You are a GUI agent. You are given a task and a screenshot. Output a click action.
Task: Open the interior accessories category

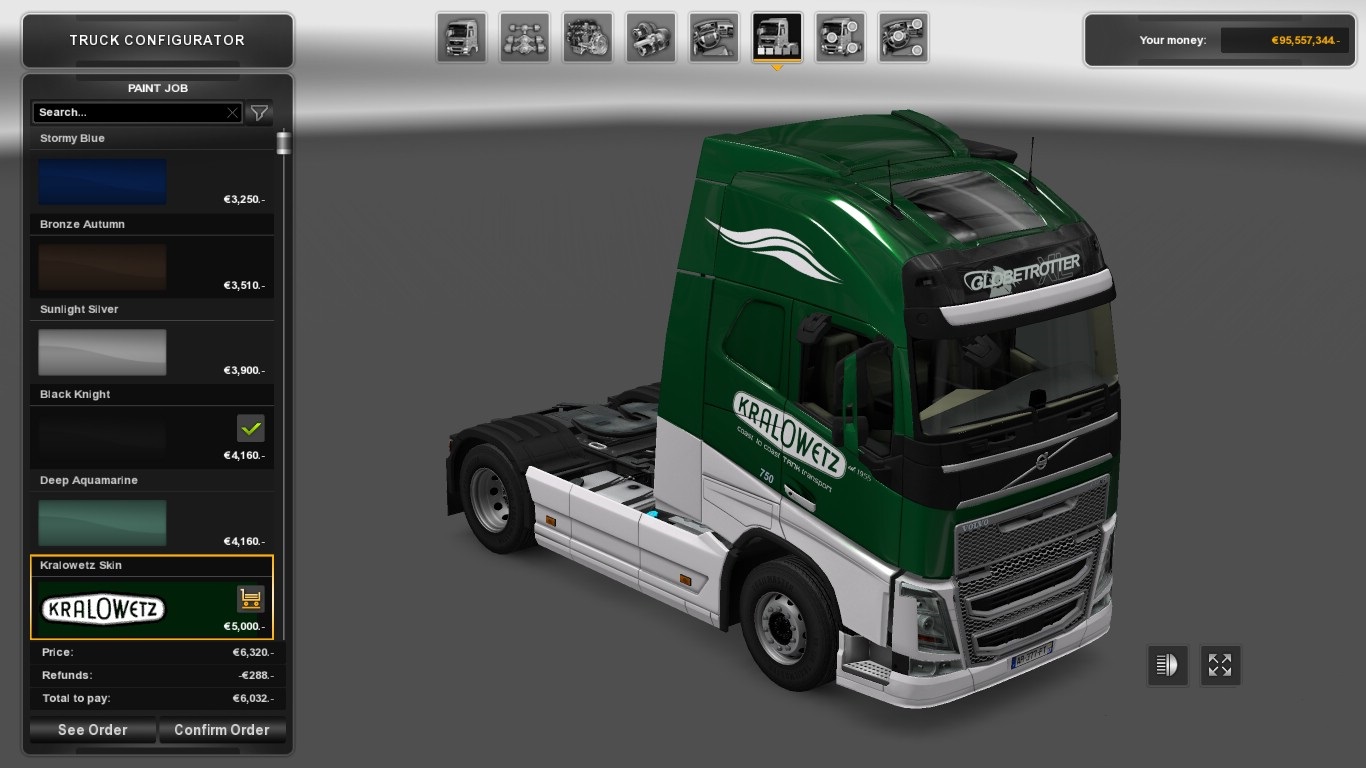pyautogui.click(x=903, y=38)
